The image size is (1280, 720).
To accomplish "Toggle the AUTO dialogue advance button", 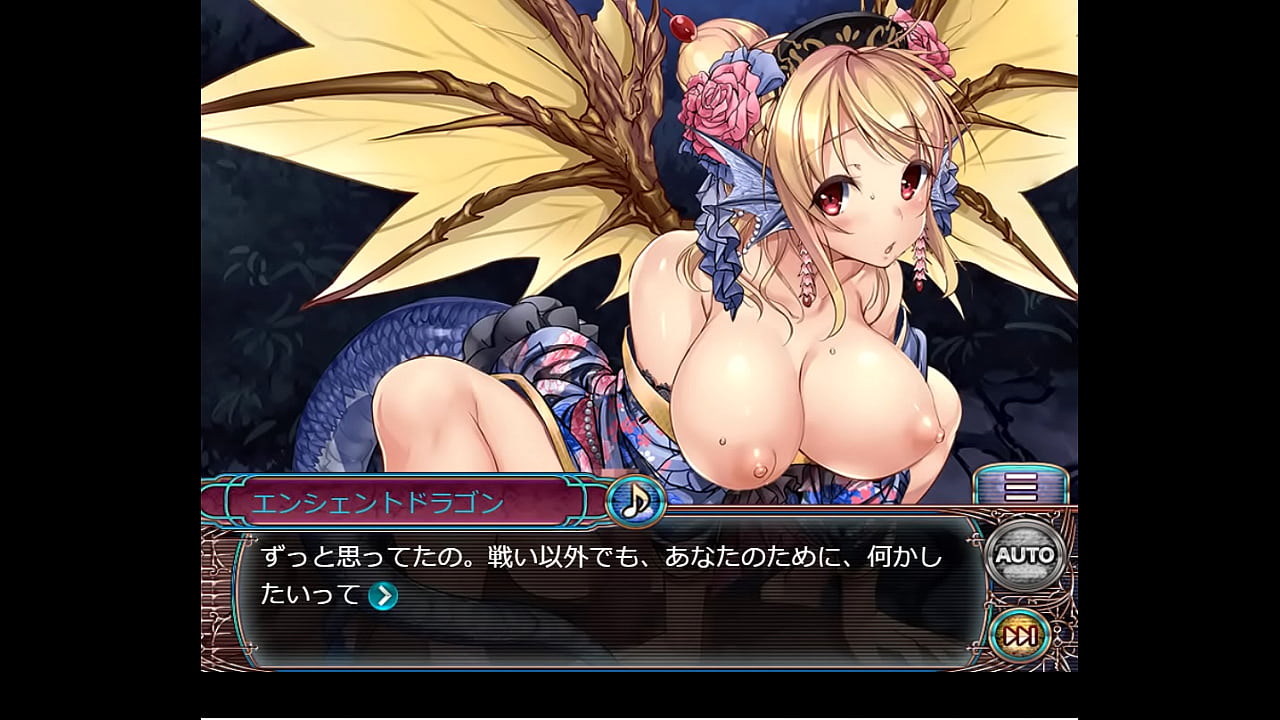I will pos(1025,555).
